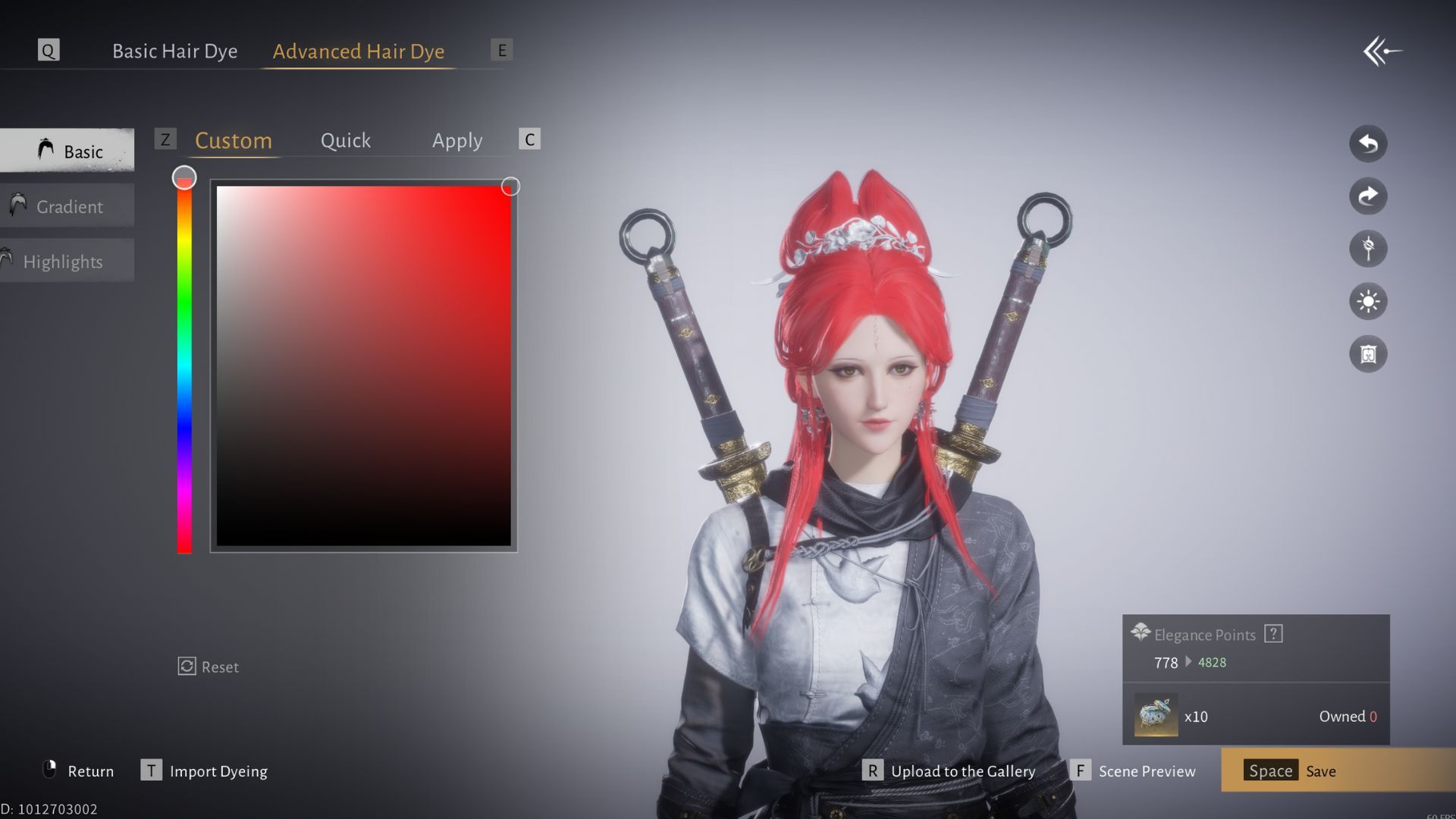Open the Highlights dye category
The width and height of the screenshot is (1456, 819).
(x=63, y=262)
